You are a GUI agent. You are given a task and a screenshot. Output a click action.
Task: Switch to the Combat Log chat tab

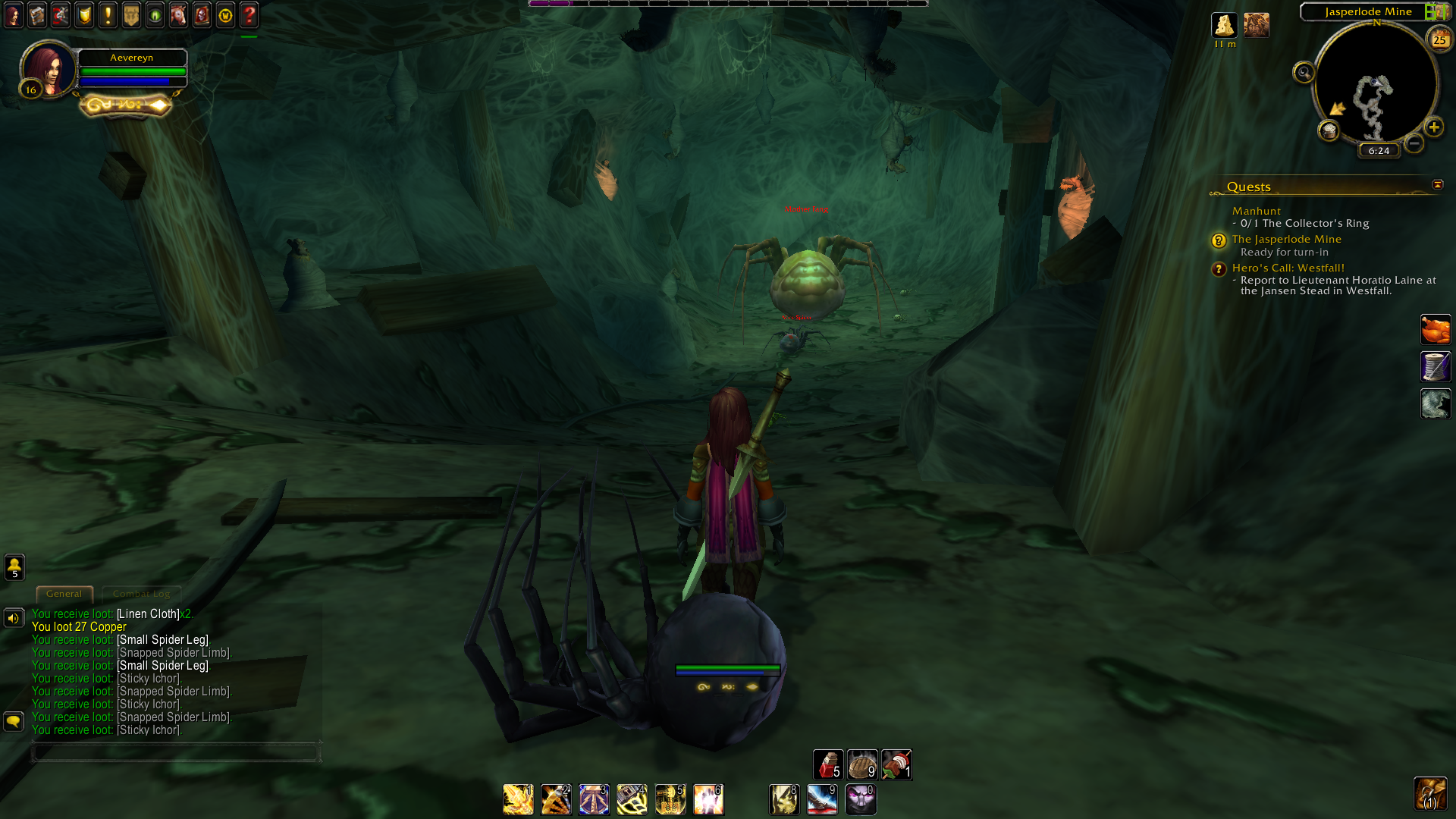click(141, 594)
